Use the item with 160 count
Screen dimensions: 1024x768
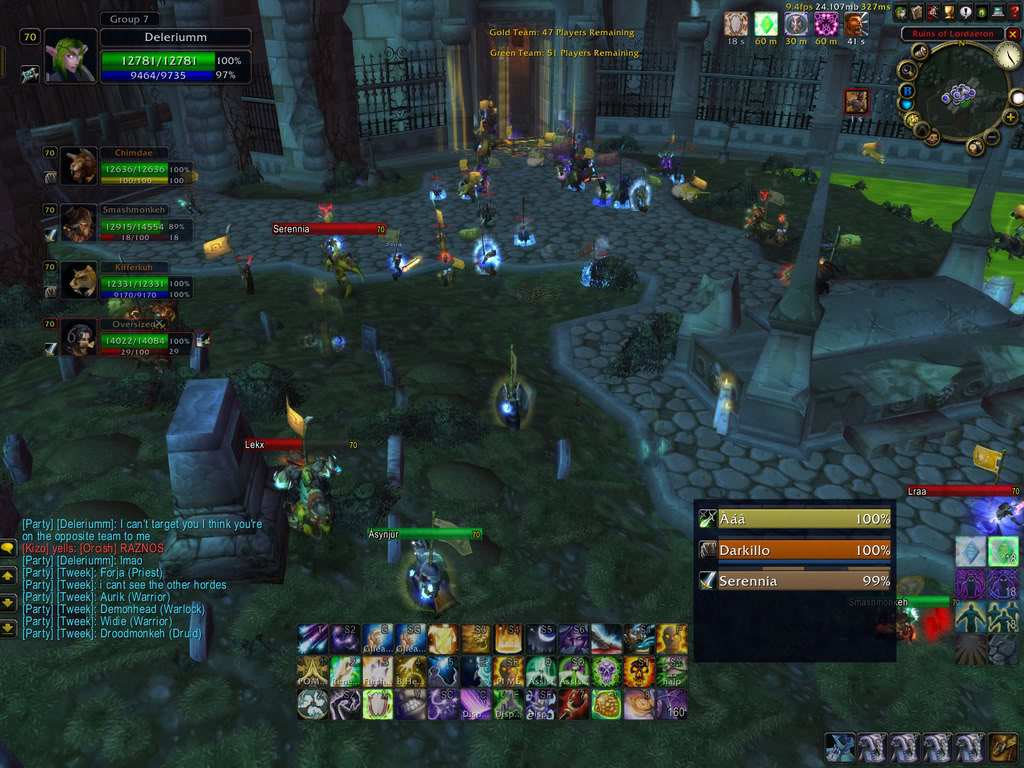pyautogui.click(x=670, y=703)
